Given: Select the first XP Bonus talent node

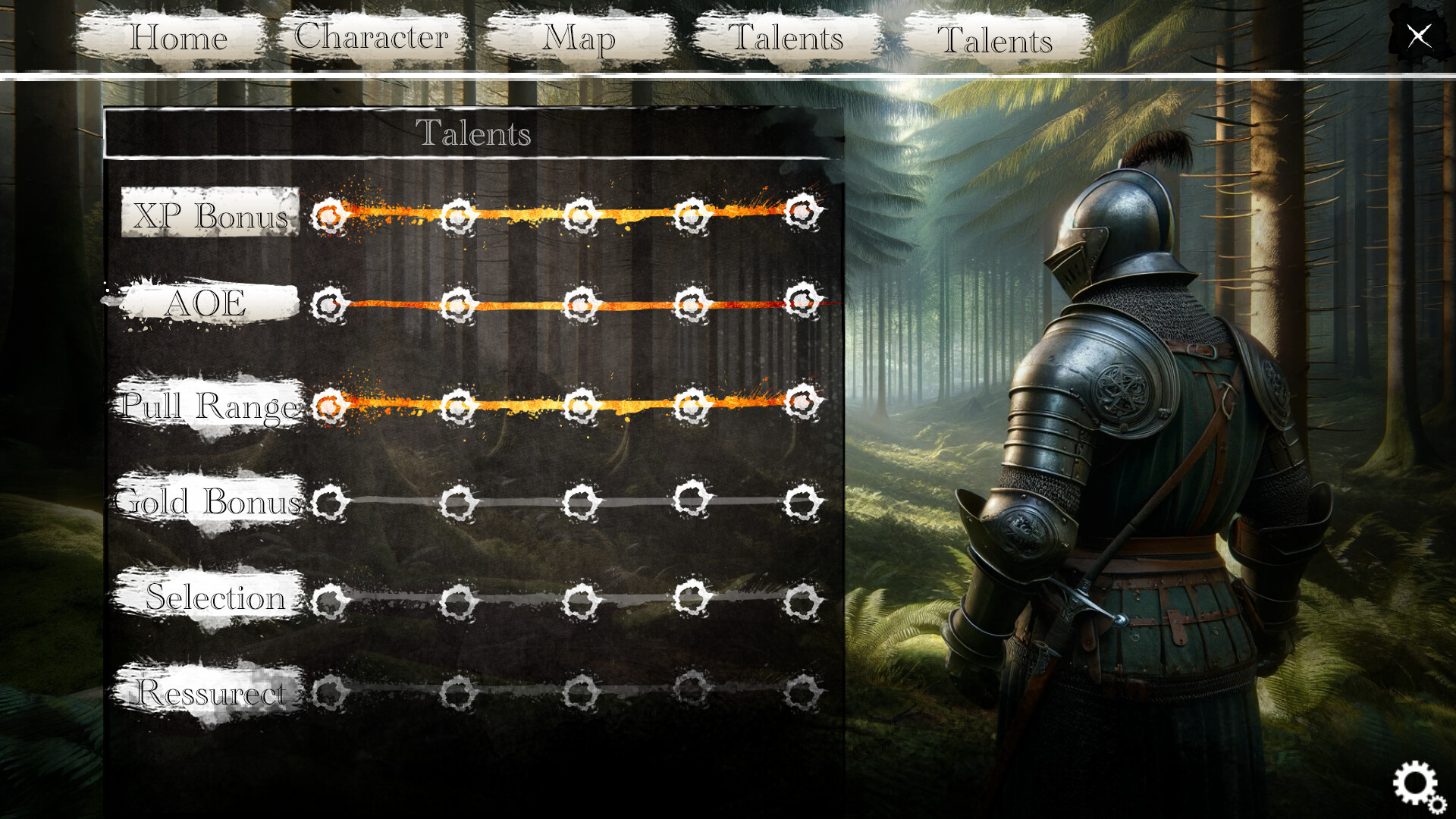Looking at the screenshot, I should [328, 215].
